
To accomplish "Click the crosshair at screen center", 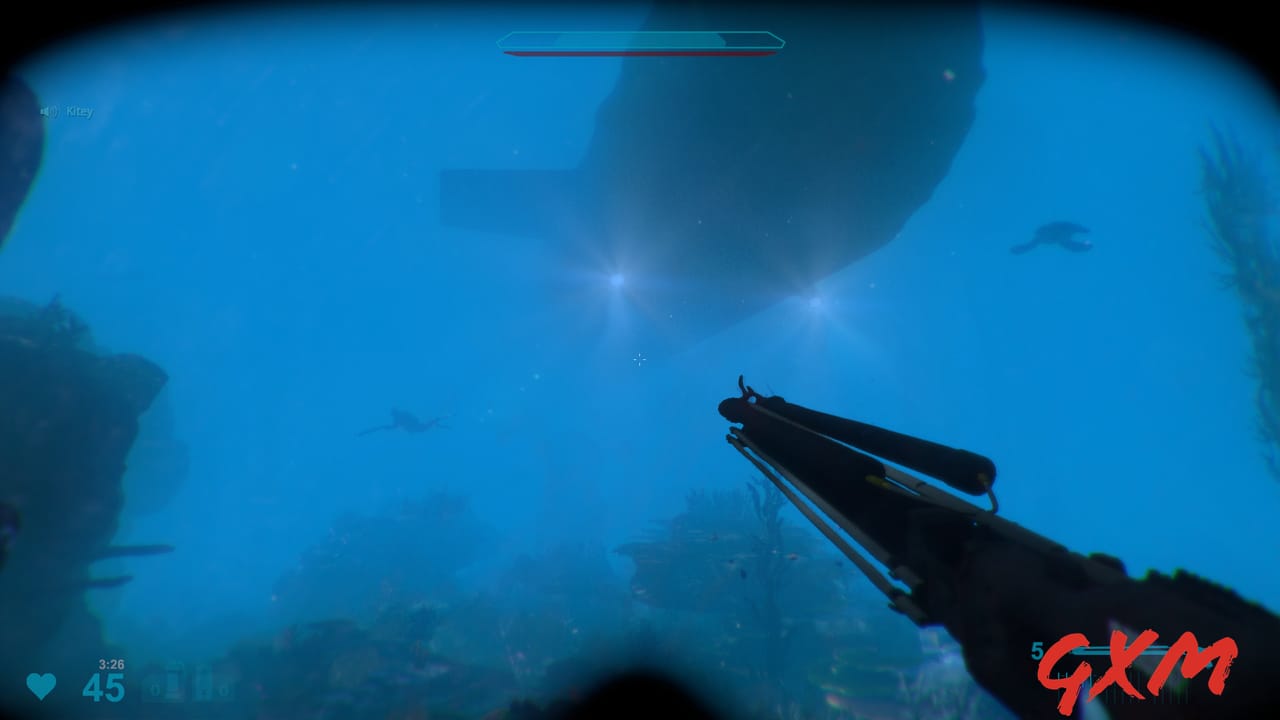I will tap(639, 360).
